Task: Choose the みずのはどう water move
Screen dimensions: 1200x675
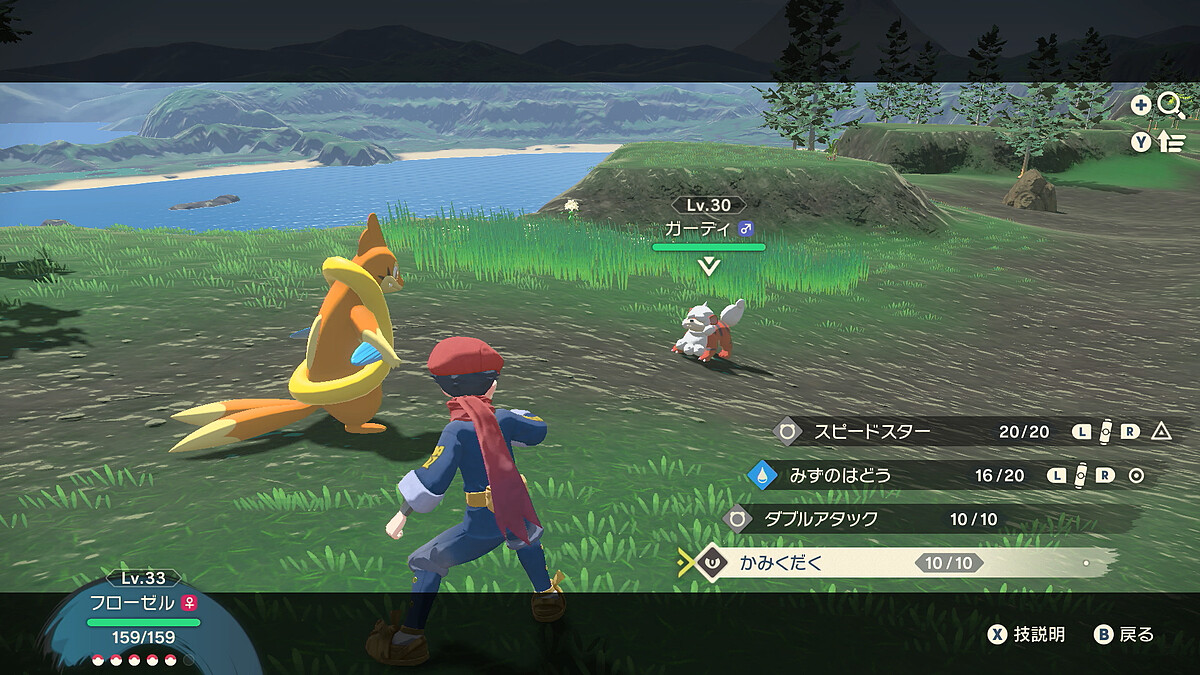Action: point(840,475)
